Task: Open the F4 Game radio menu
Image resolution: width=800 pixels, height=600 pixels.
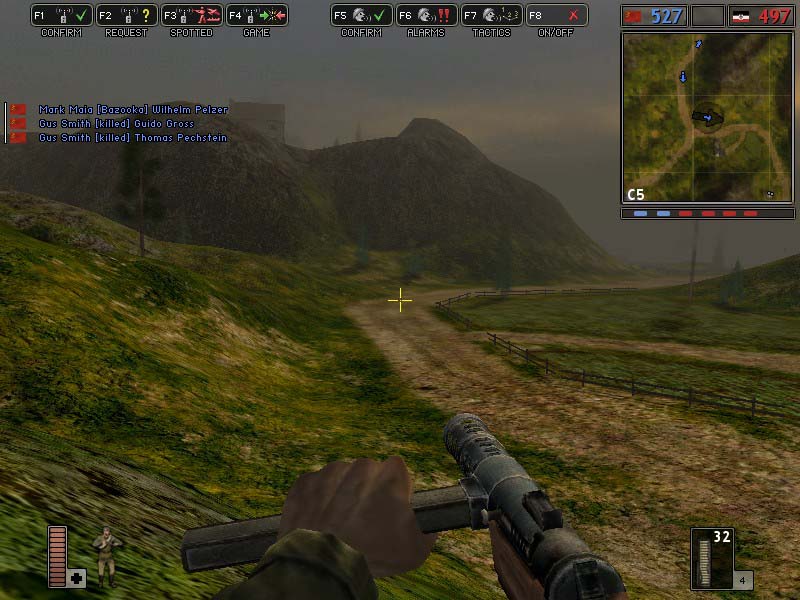Action: pyautogui.click(x=256, y=16)
